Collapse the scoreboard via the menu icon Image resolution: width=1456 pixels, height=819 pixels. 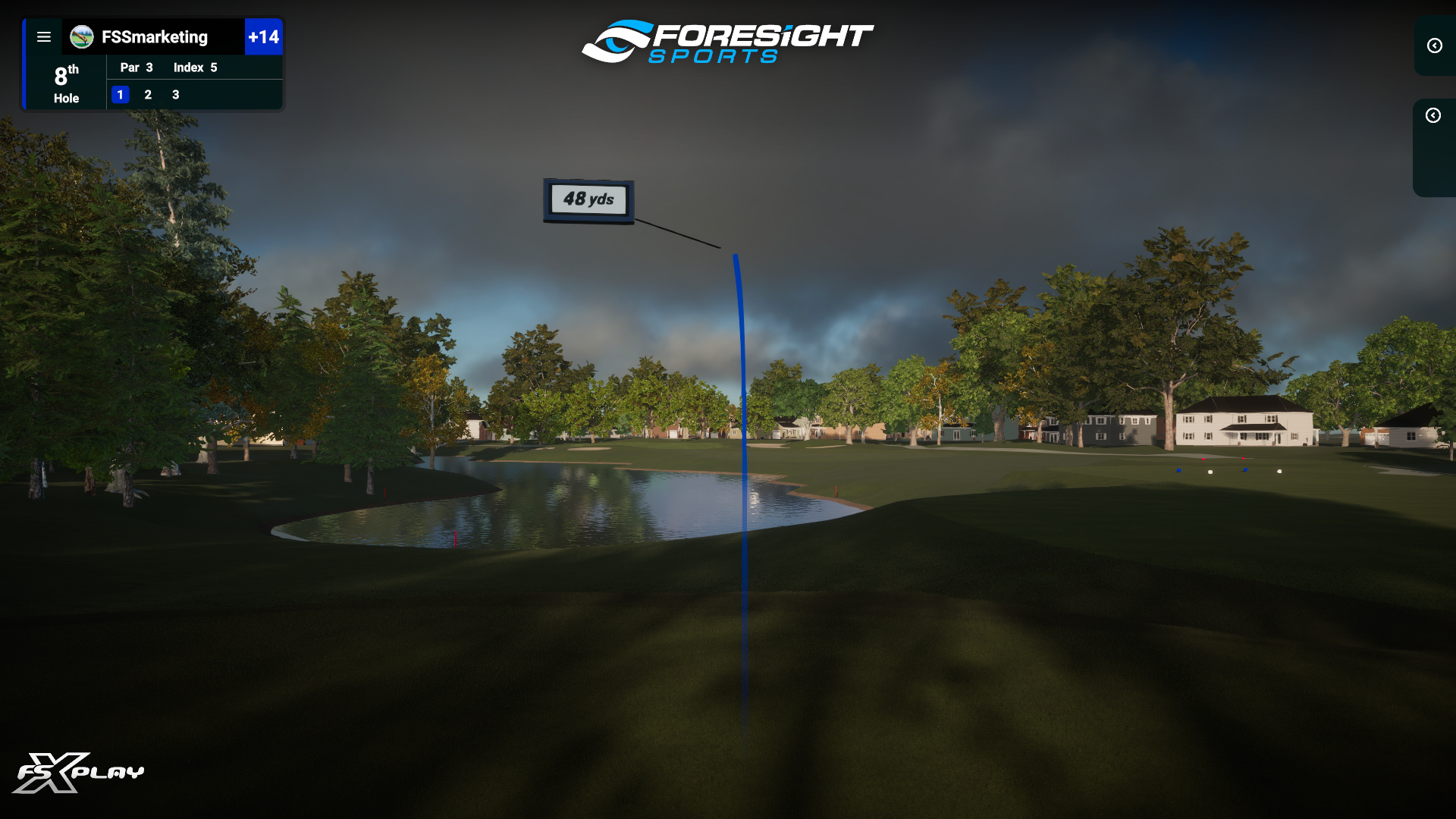pyautogui.click(x=44, y=36)
